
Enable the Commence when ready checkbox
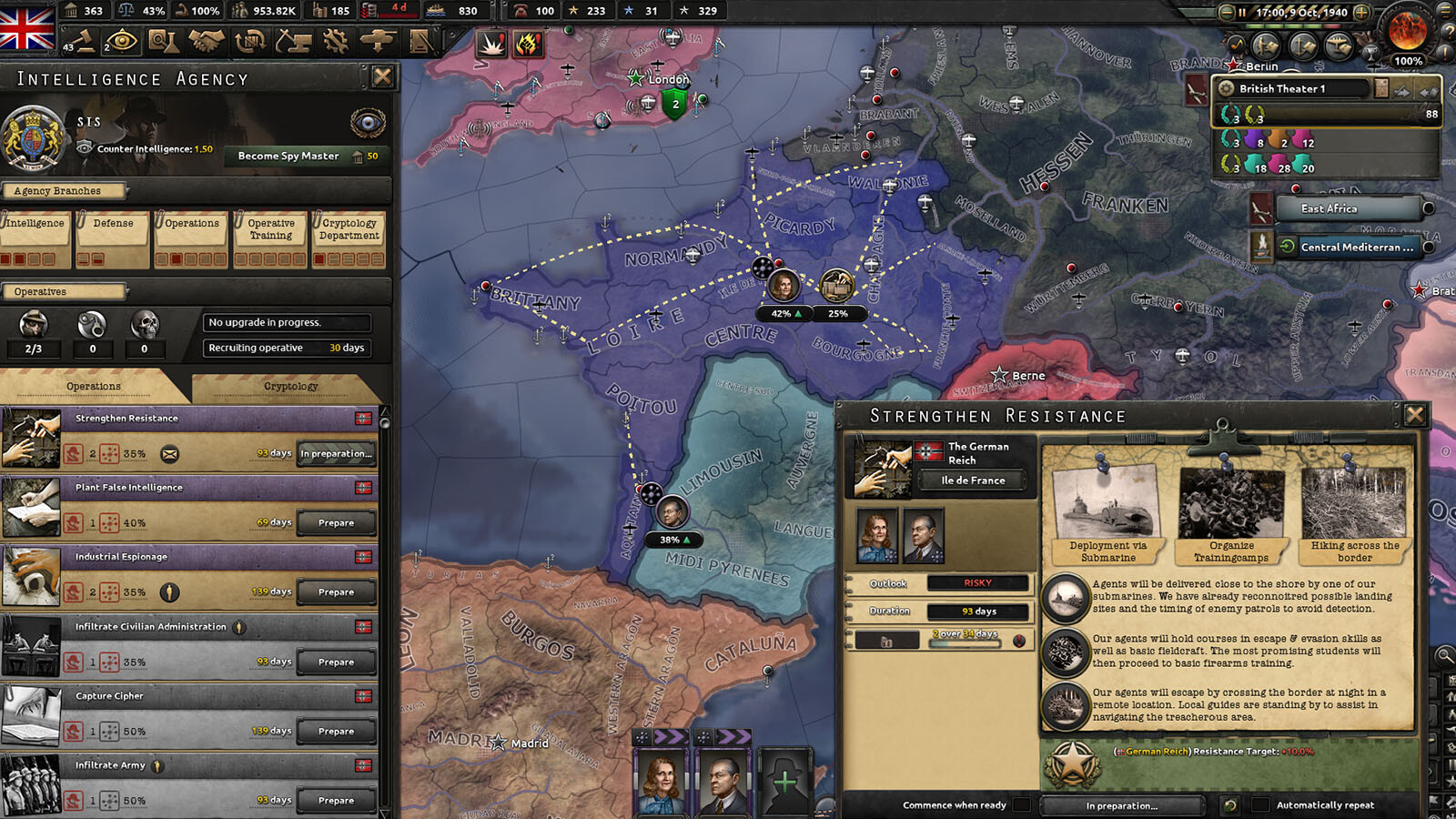click(1023, 805)
